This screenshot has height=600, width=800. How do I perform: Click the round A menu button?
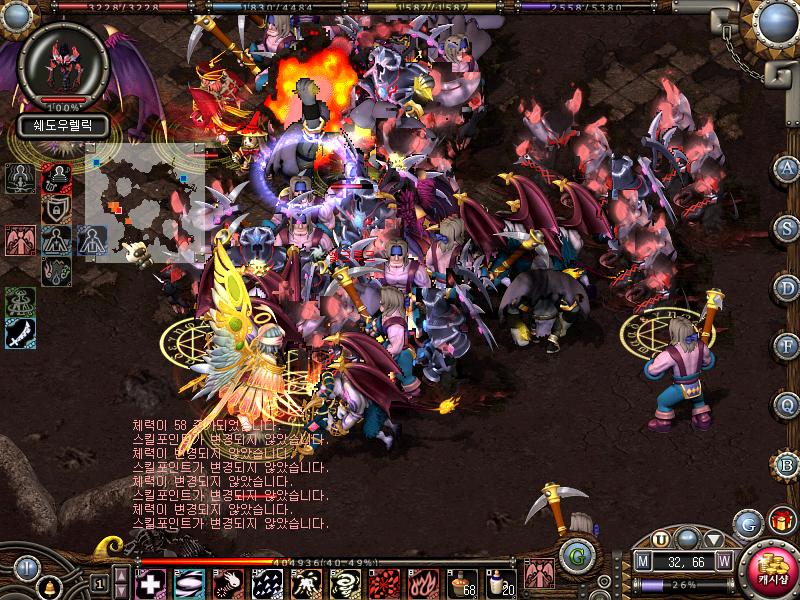(787, 169)
